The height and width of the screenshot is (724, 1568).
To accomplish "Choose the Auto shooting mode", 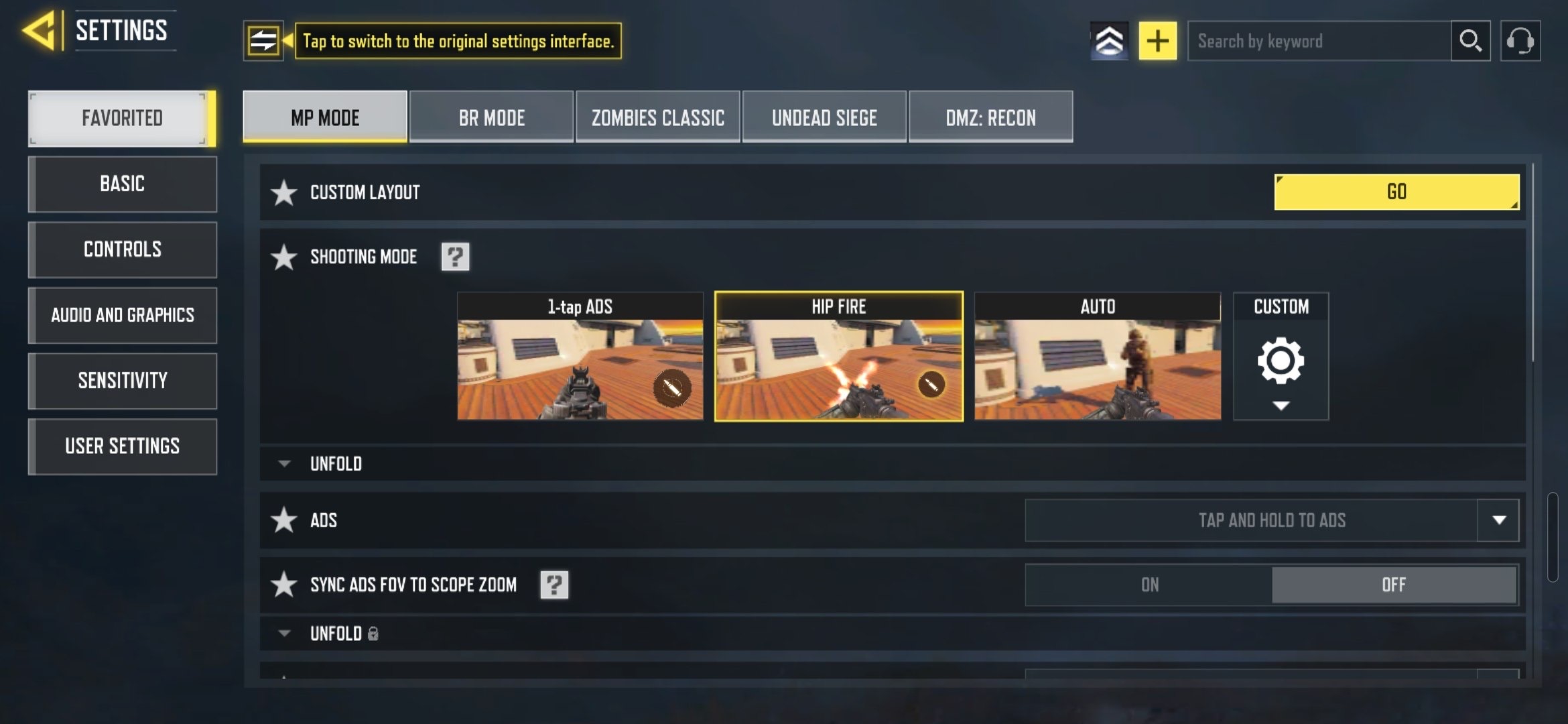I will [1097, 357].
